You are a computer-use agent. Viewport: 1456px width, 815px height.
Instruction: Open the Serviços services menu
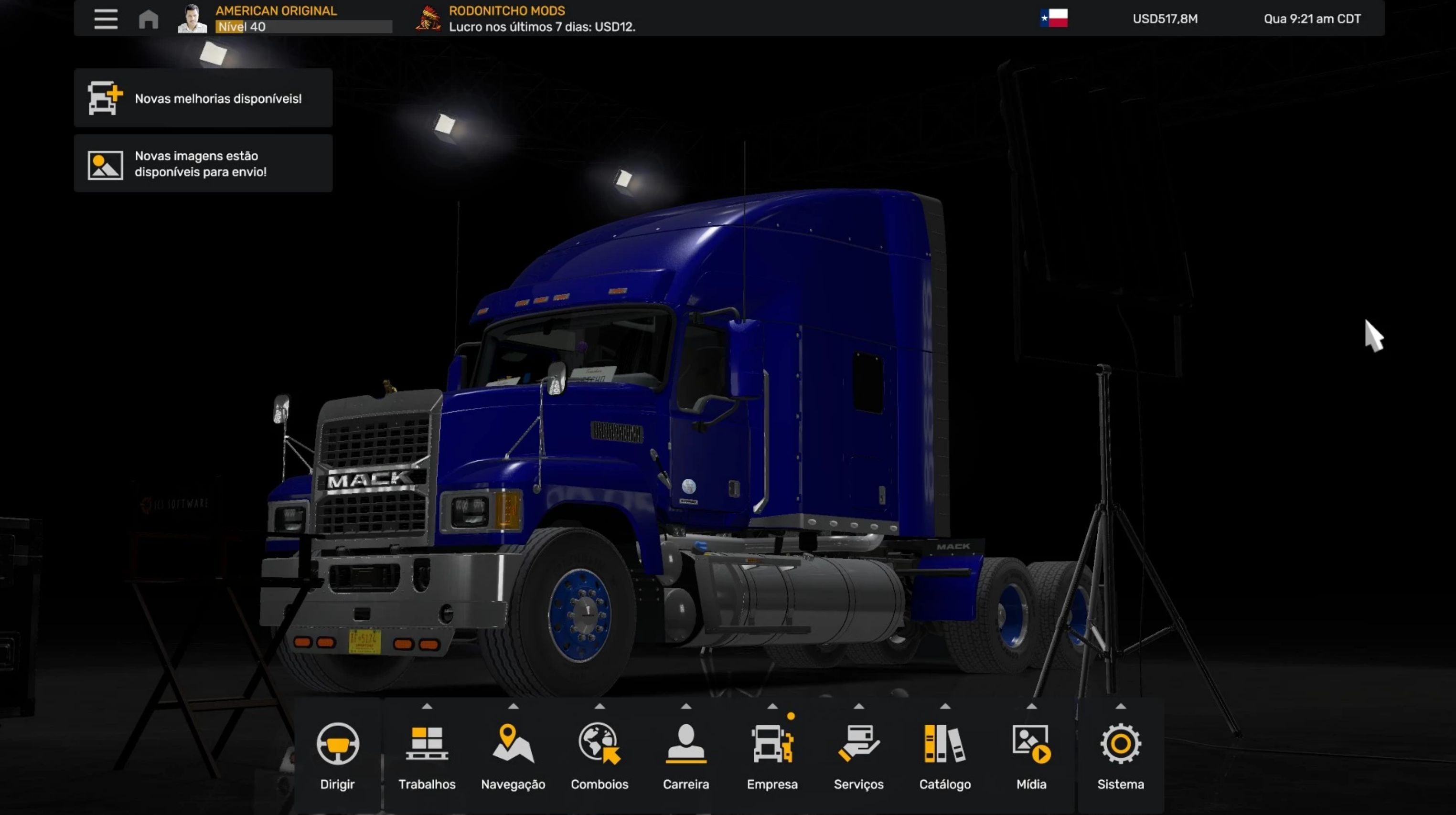point(858,756)
